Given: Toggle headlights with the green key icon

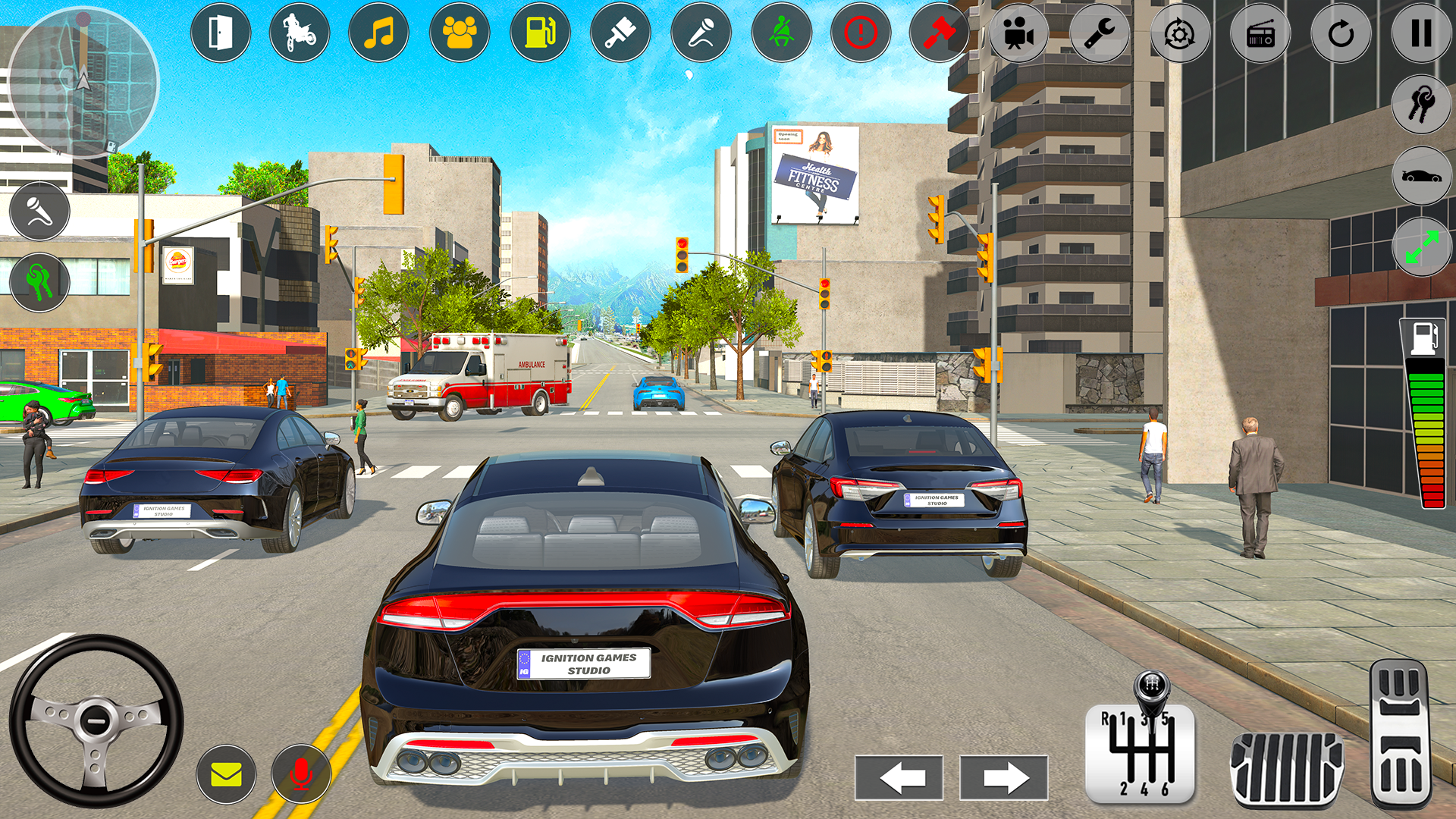Looking at the screenshot, I should click(x=39, y=281).
